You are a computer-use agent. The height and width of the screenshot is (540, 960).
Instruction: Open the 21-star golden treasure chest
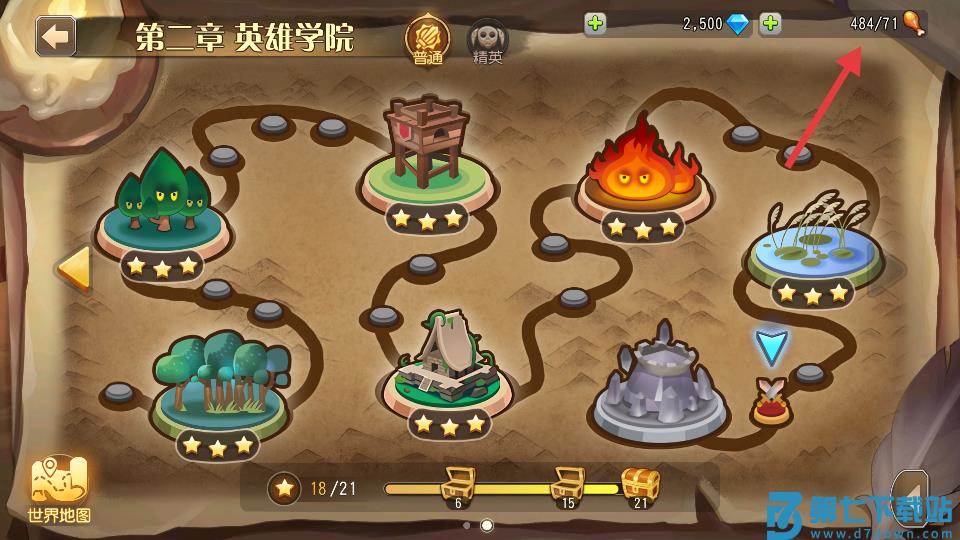(x=640, y=485)
